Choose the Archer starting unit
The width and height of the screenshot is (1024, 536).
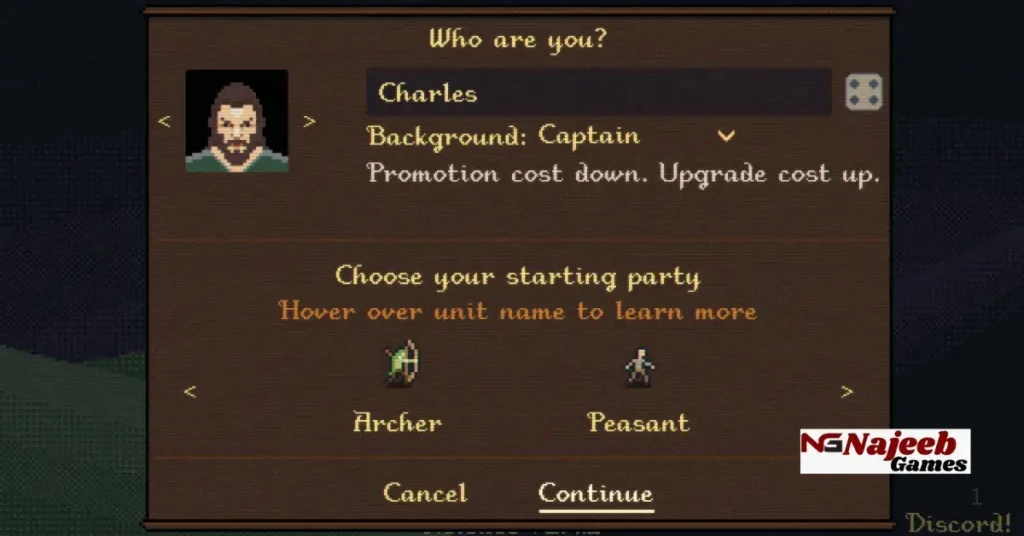(398, 422)
